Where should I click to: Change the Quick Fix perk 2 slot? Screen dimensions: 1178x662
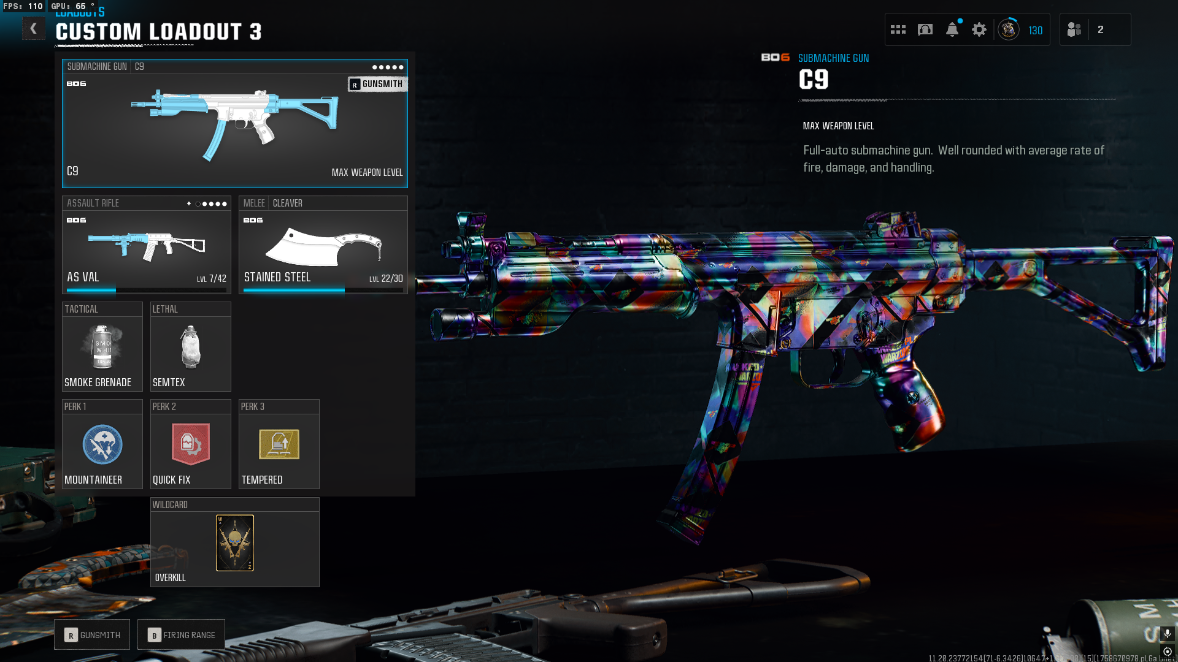pos(190,444)
